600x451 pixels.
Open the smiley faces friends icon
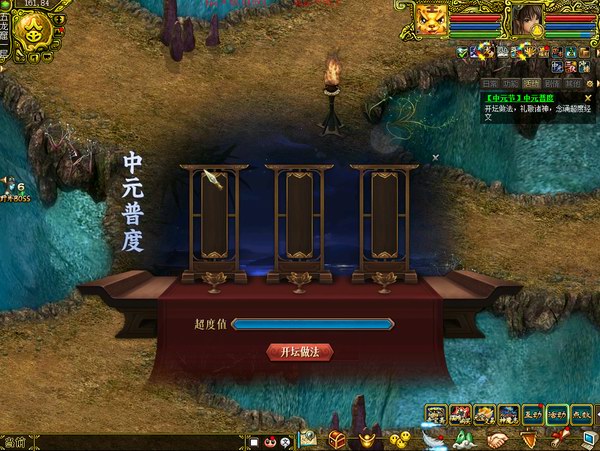400,439
